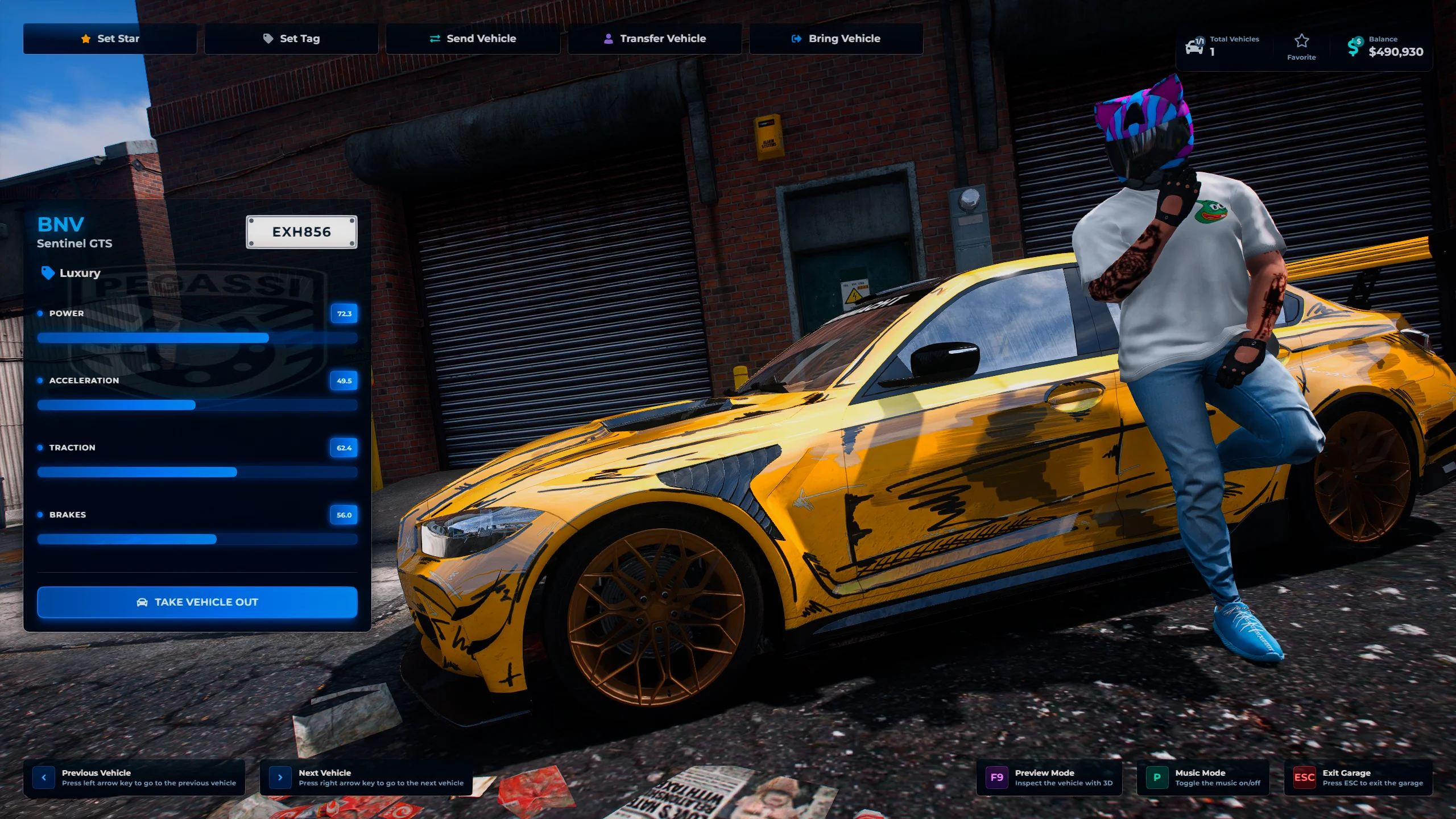Select Transfer Vehicle
The width and height of the screenshot is (1456, 819).
[655, 39]
